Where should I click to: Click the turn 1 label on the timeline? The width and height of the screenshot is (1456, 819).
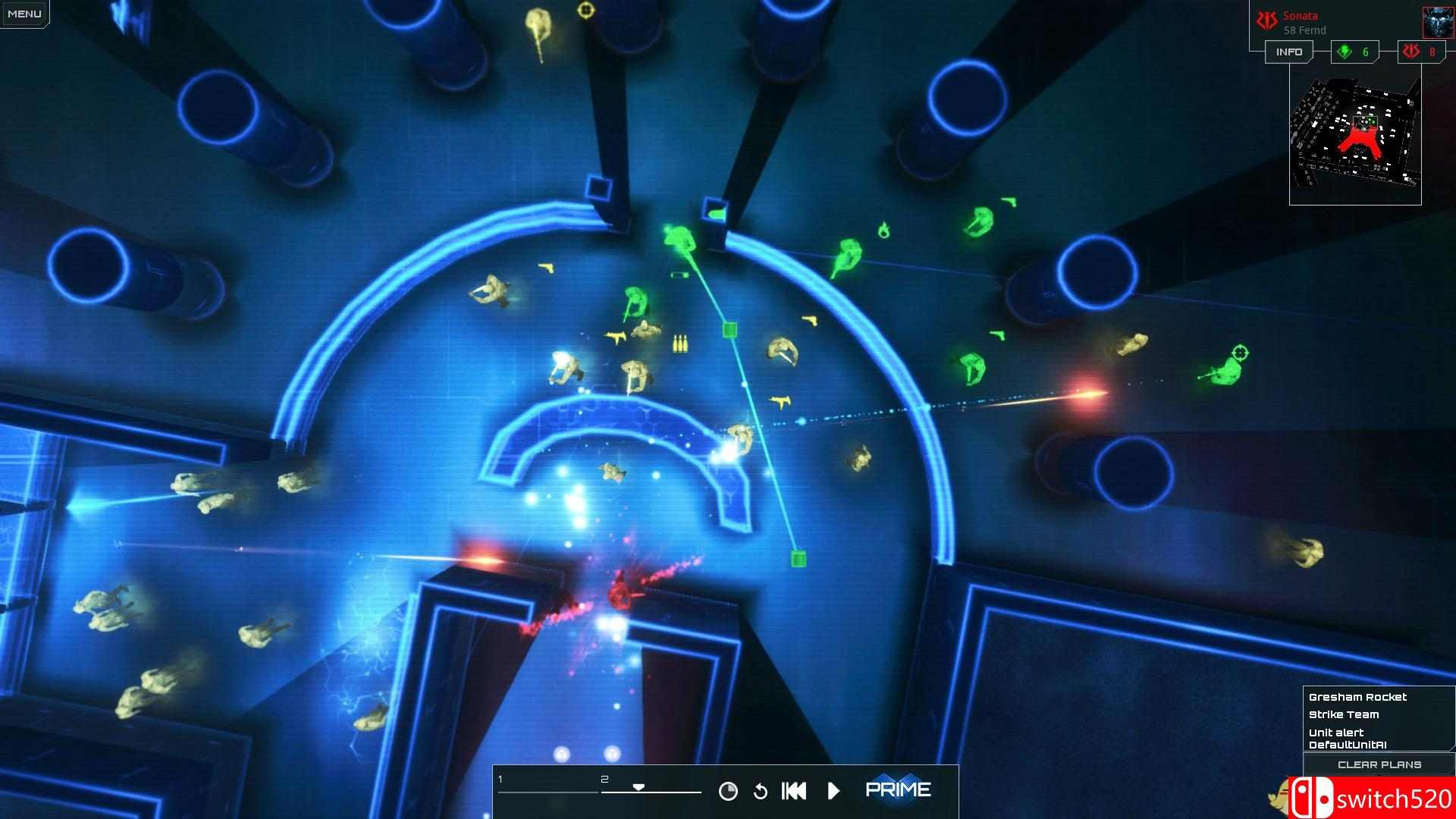click(500, 777)
